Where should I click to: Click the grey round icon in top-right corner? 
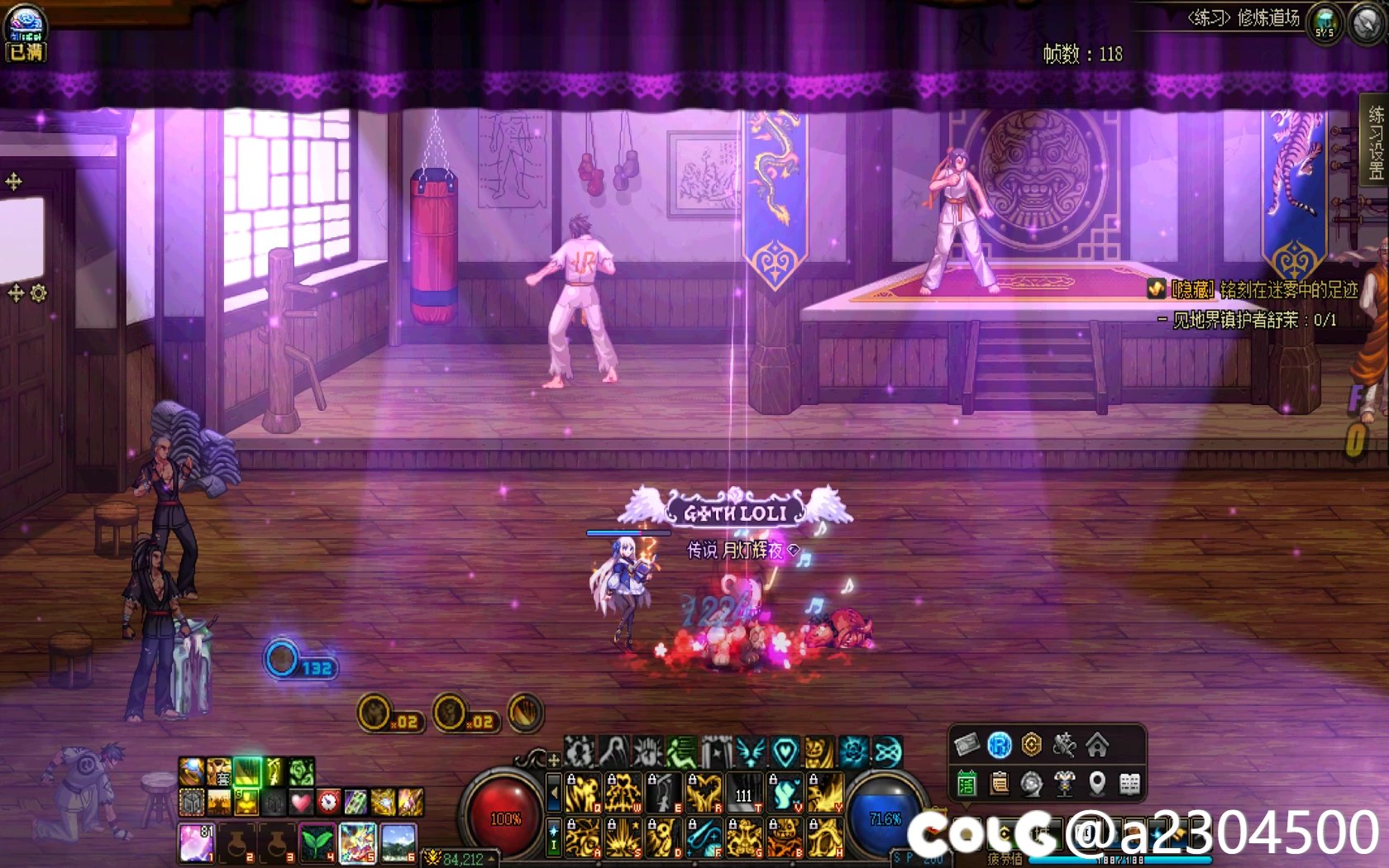(1368, 24)
